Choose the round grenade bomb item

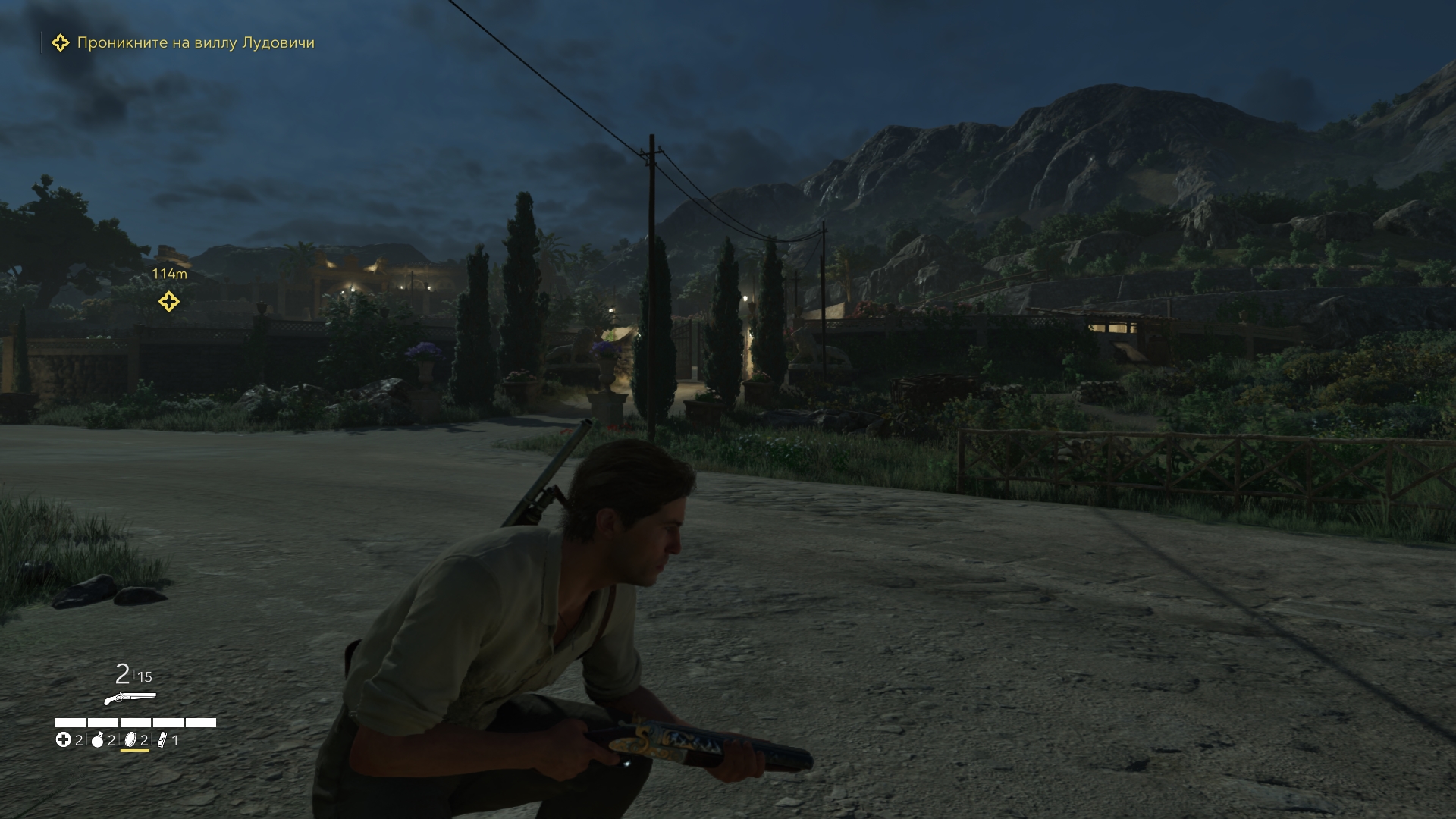coord(98,740)
